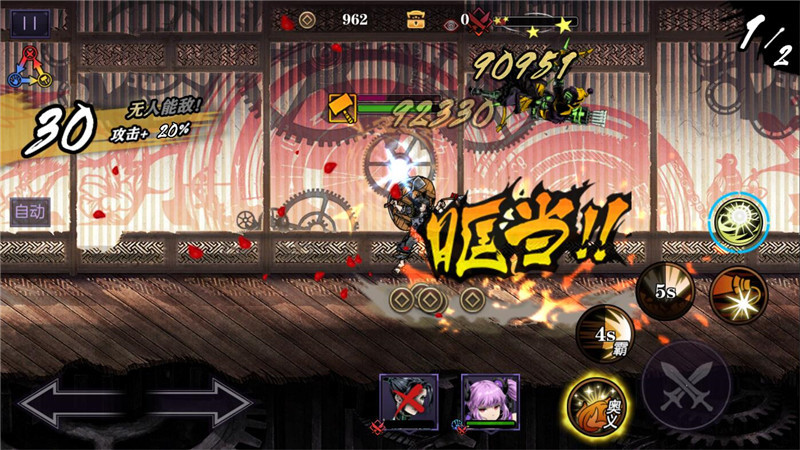The image size is (800, 450).
Task: Toggle the 自动 auto-battle button
Action: (29, 211)
